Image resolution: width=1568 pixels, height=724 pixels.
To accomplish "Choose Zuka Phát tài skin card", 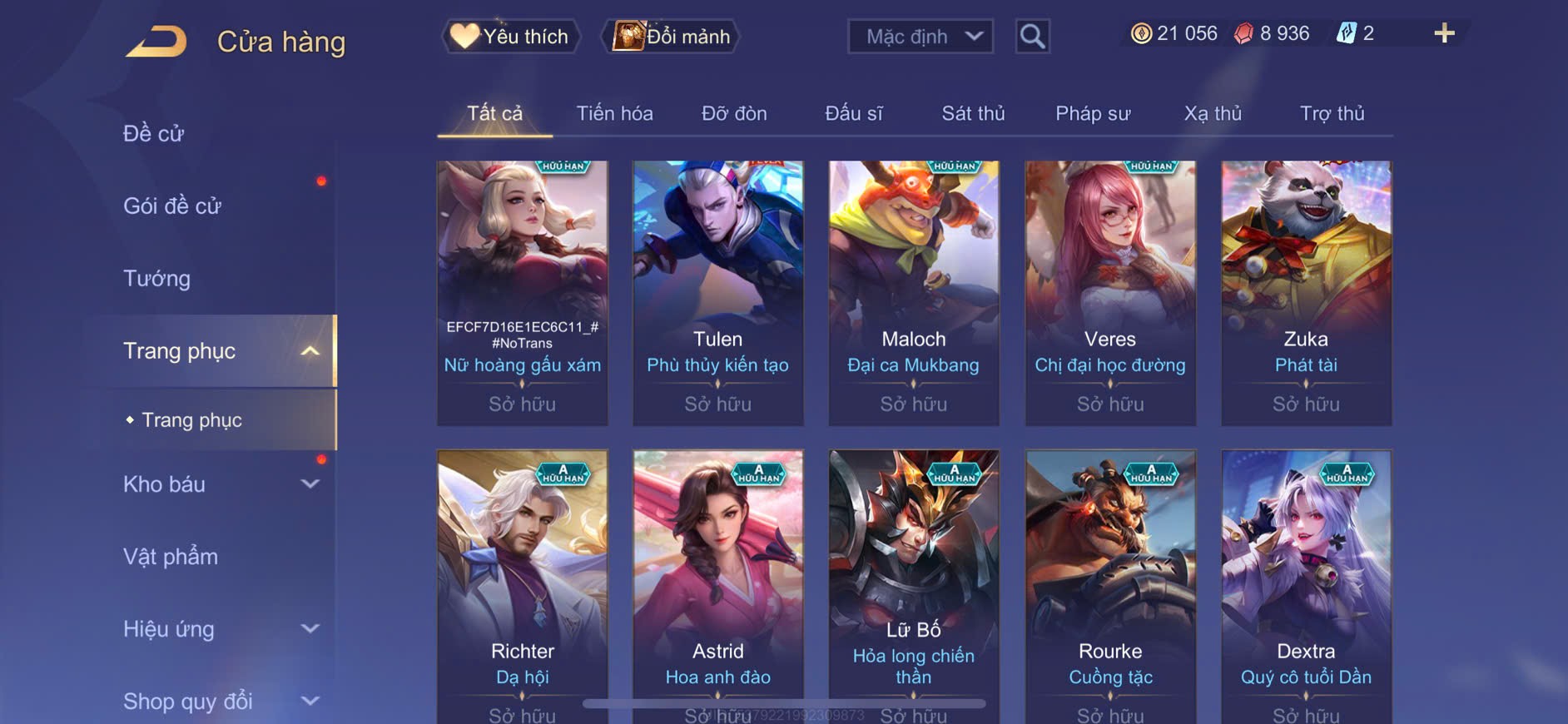I will point(1306,292).
